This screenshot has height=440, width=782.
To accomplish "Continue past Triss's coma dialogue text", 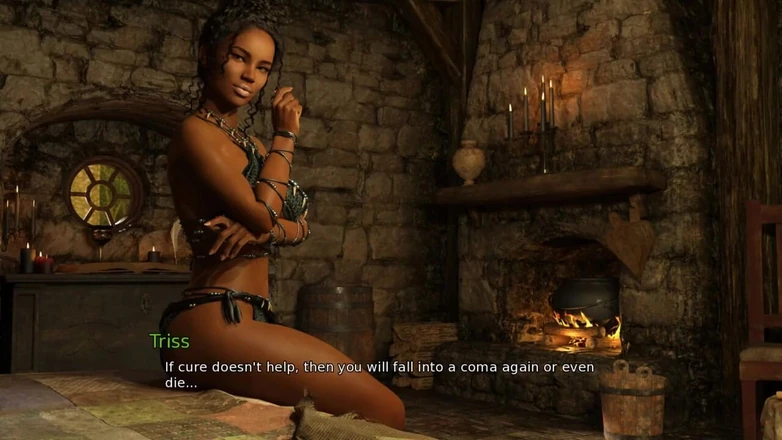I will [378, 374].
